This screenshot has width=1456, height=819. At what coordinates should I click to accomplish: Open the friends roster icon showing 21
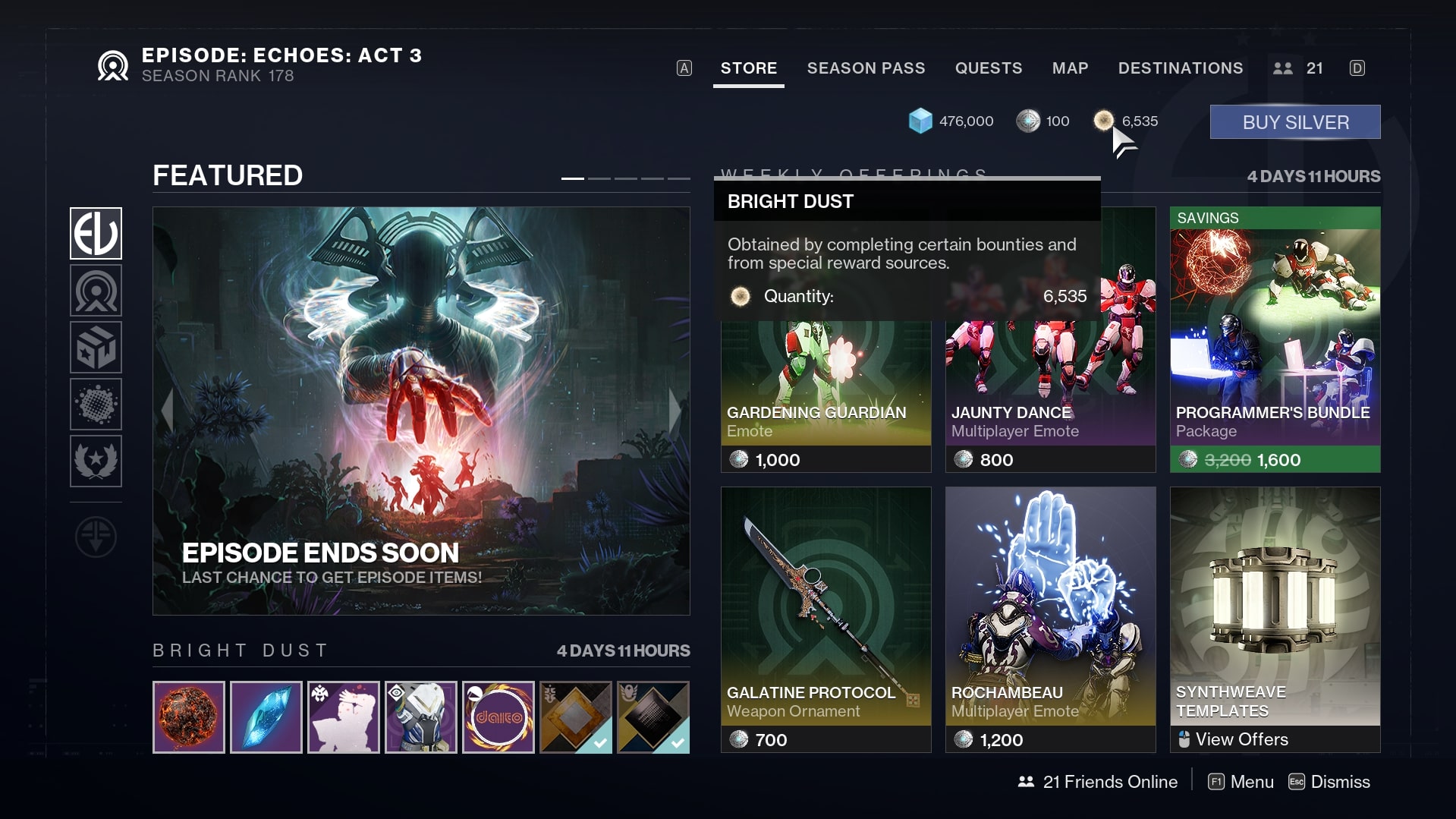pos(1297,68)
